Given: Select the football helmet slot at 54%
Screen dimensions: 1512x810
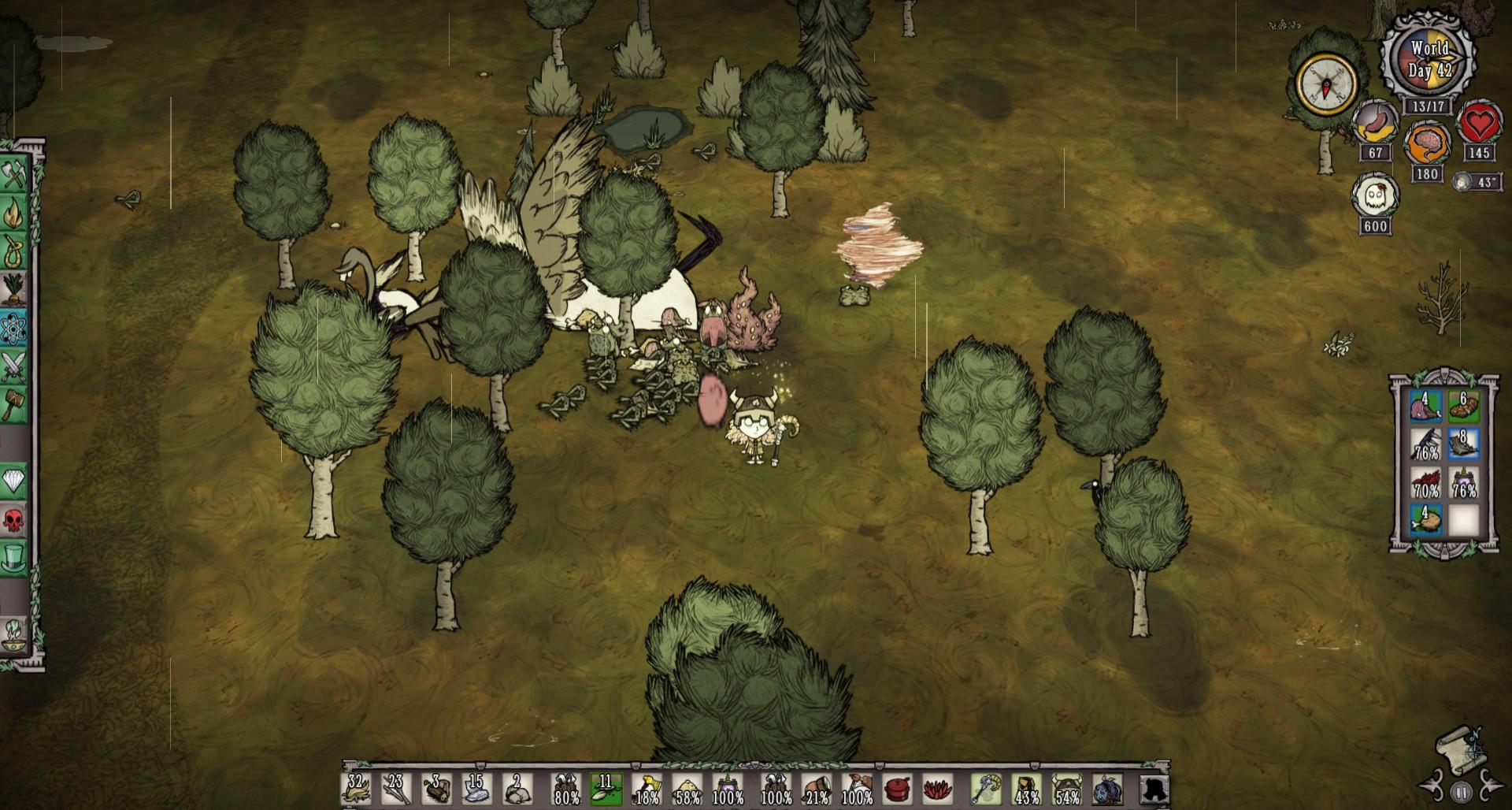Looking at the screenshot, I should [x=1066, y=789].
